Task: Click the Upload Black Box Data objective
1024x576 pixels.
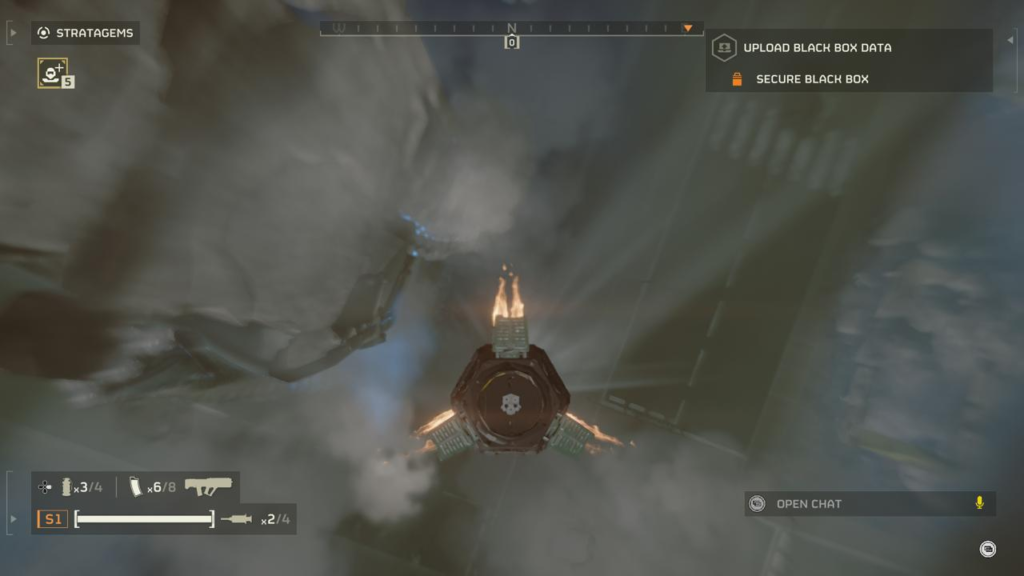Action: click(x=816, y=47)
